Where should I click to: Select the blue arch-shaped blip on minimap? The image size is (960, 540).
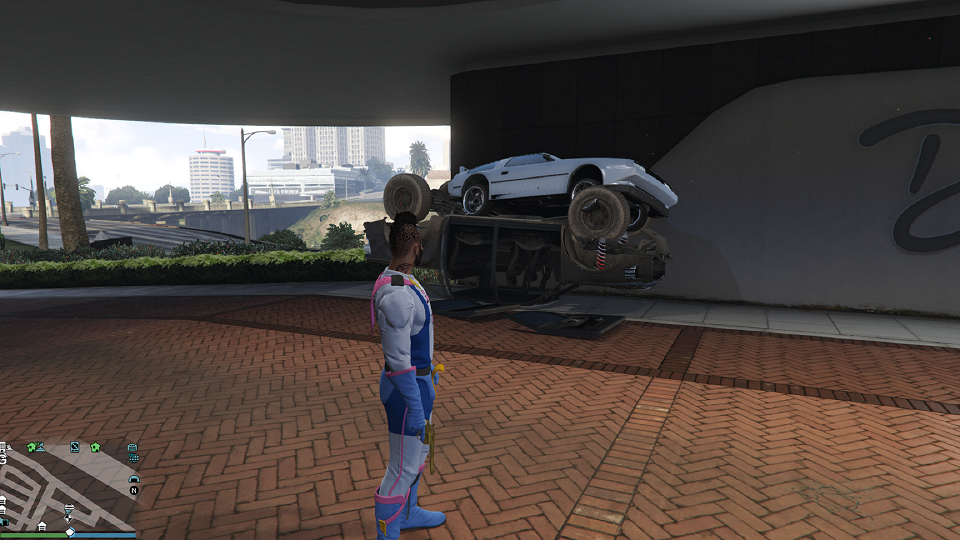coord(134,479)
